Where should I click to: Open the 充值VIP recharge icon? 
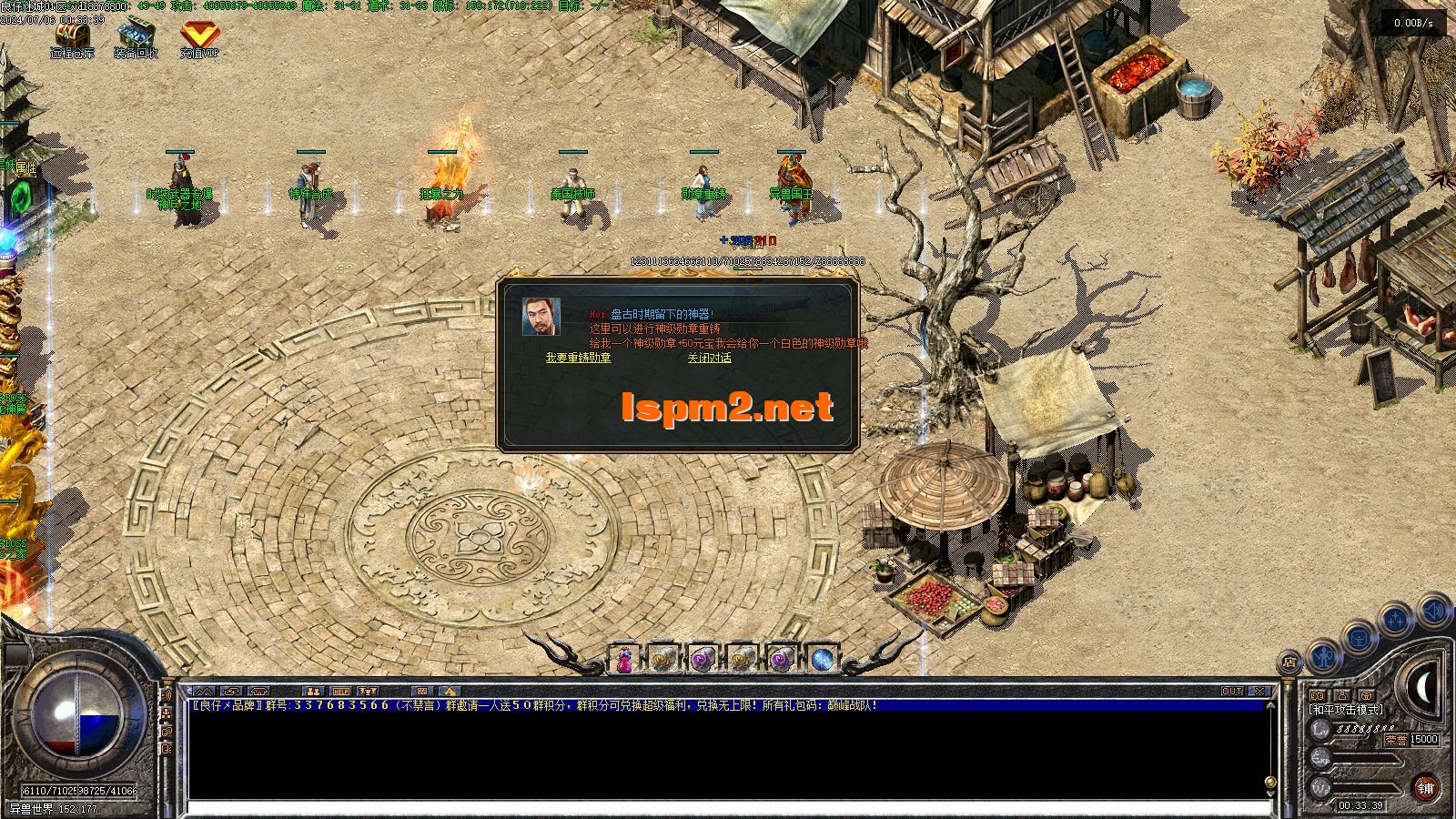[x=199, y=36]
